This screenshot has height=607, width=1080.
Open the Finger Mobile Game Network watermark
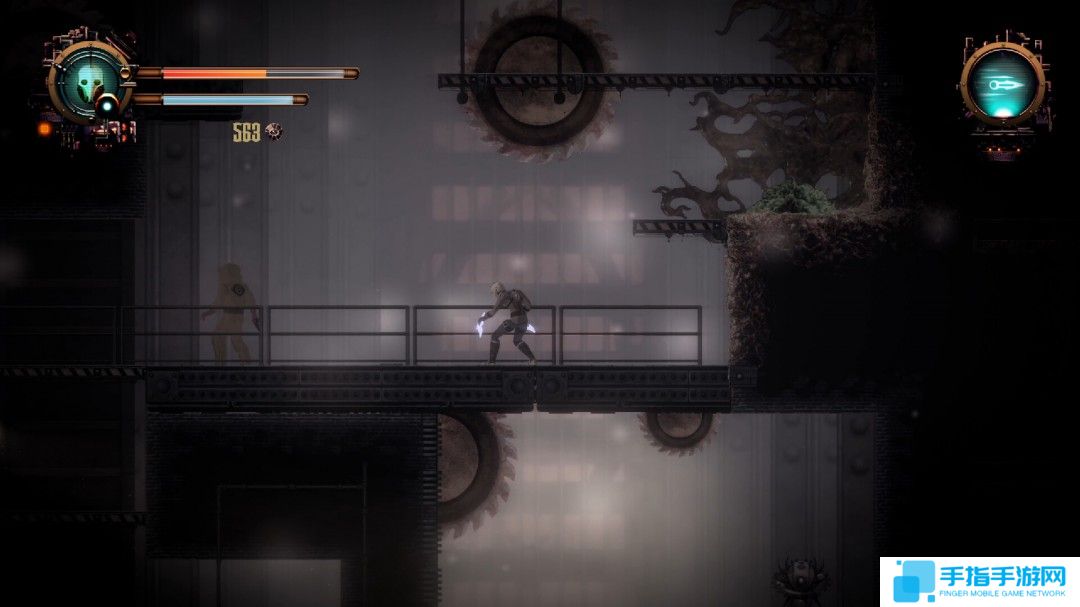click(979, 581)
